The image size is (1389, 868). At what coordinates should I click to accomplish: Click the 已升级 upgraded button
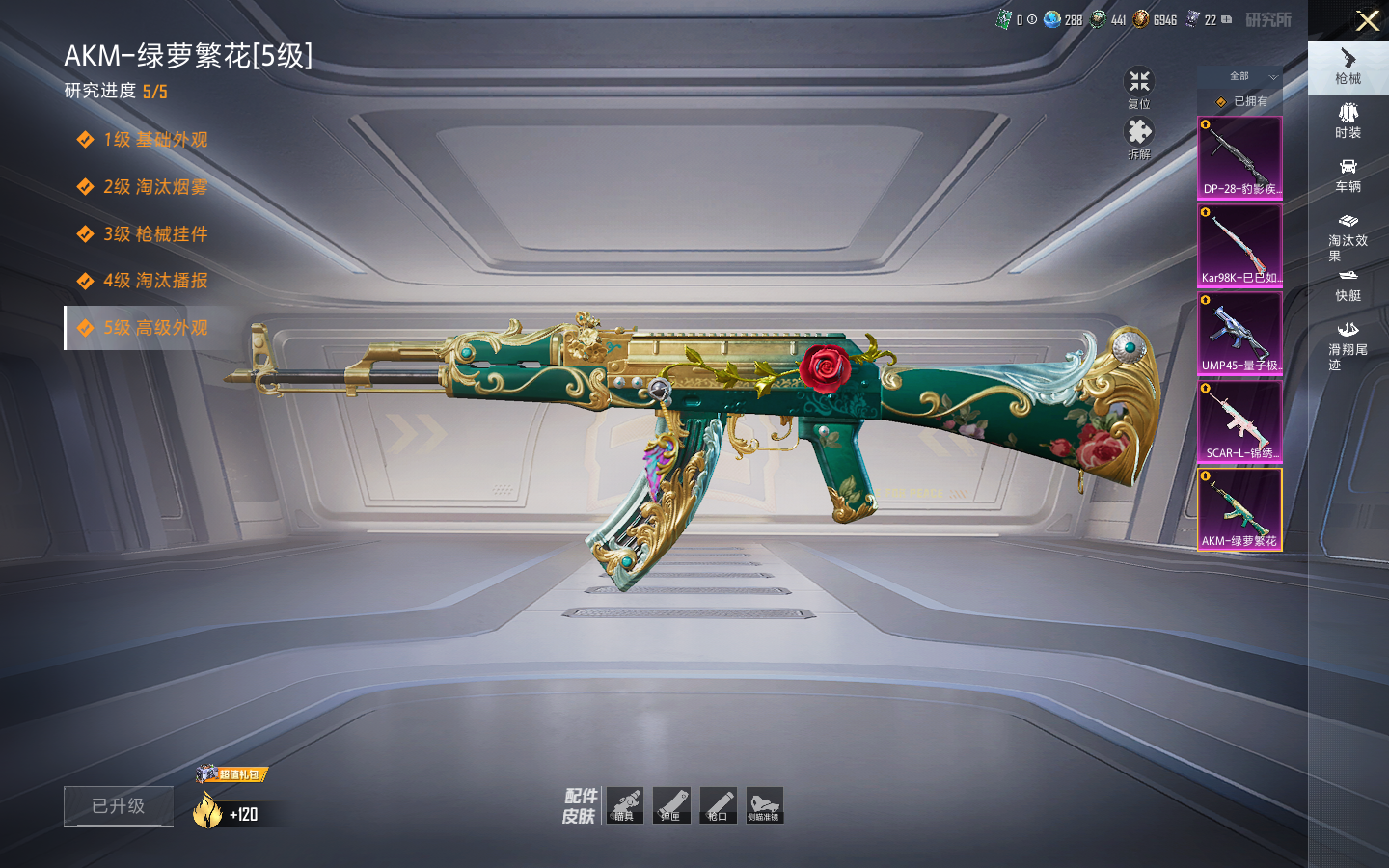[119, 806]
